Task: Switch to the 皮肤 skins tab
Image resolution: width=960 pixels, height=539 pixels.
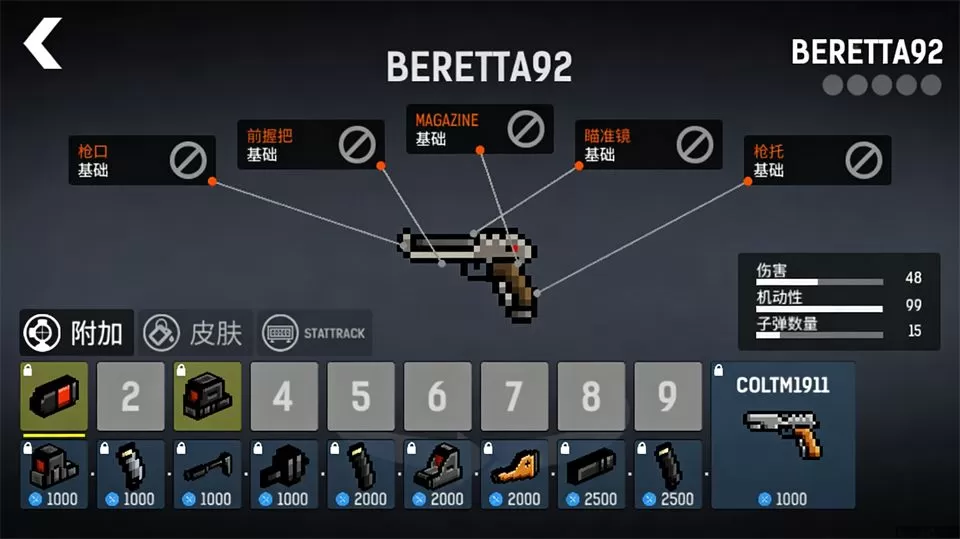Action: pos(195,333)
